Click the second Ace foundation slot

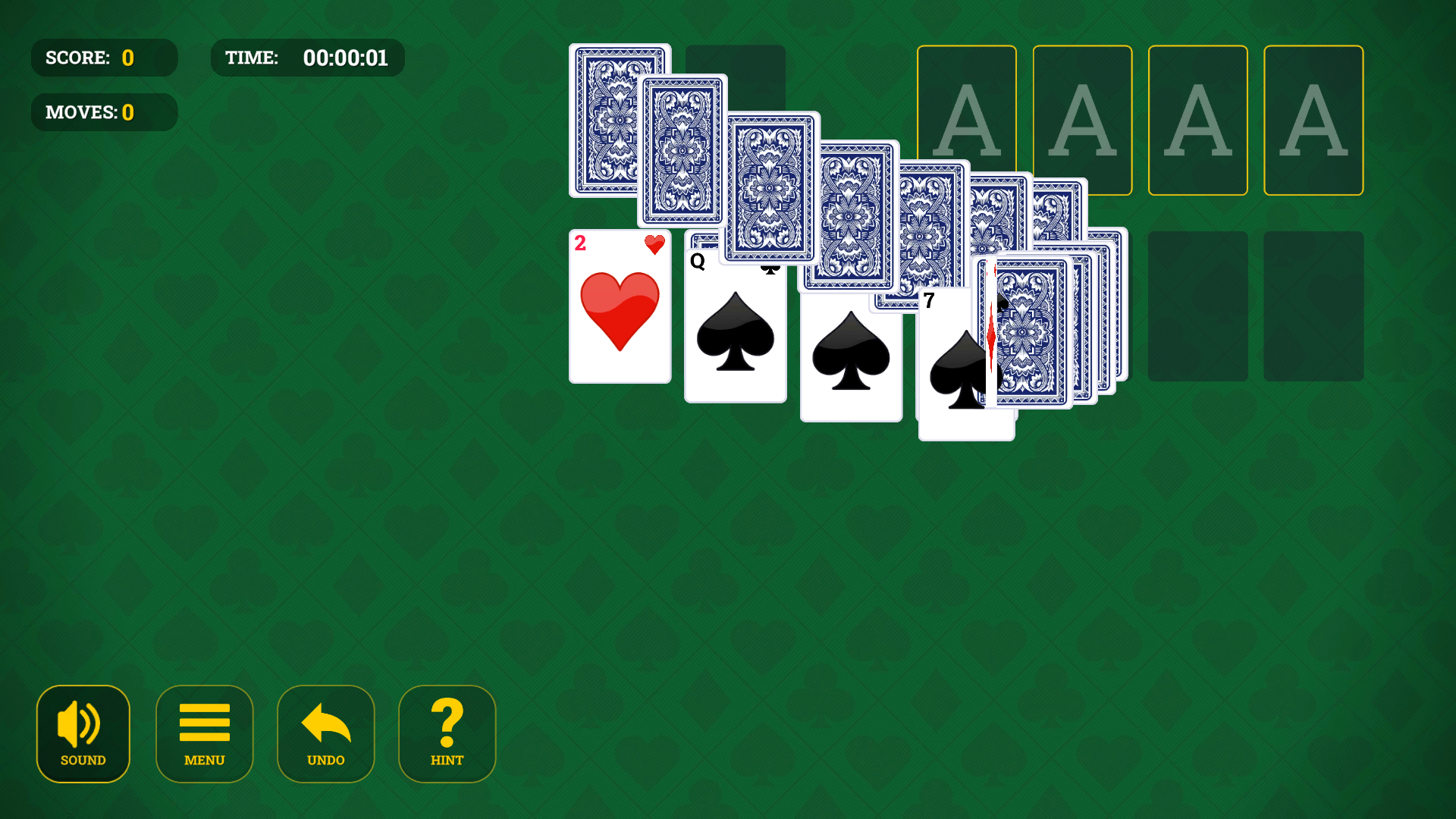pyautogui.click(x=1082, y=121)
